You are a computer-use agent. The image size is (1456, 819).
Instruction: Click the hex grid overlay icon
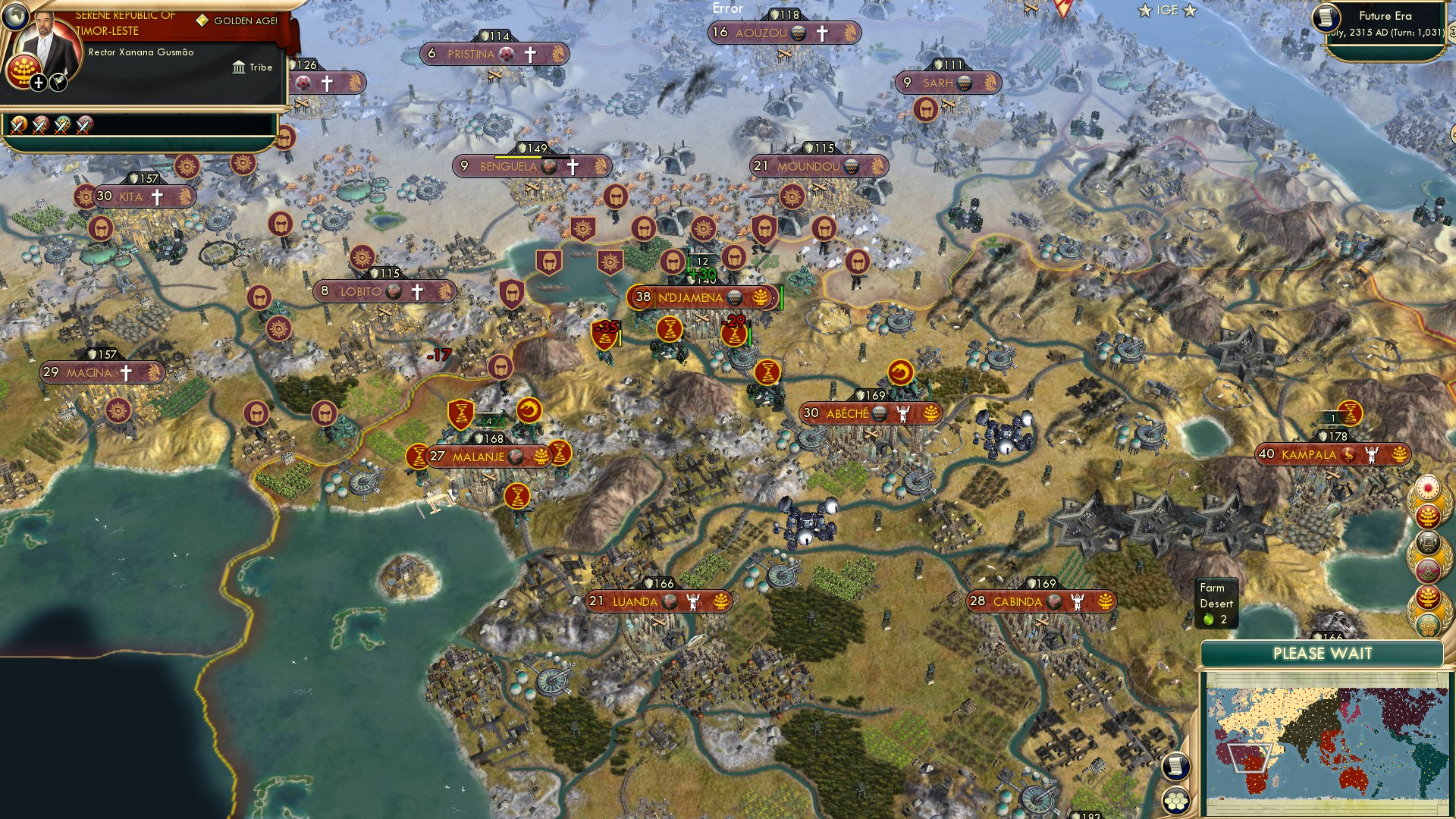(x=1175, y=800)
